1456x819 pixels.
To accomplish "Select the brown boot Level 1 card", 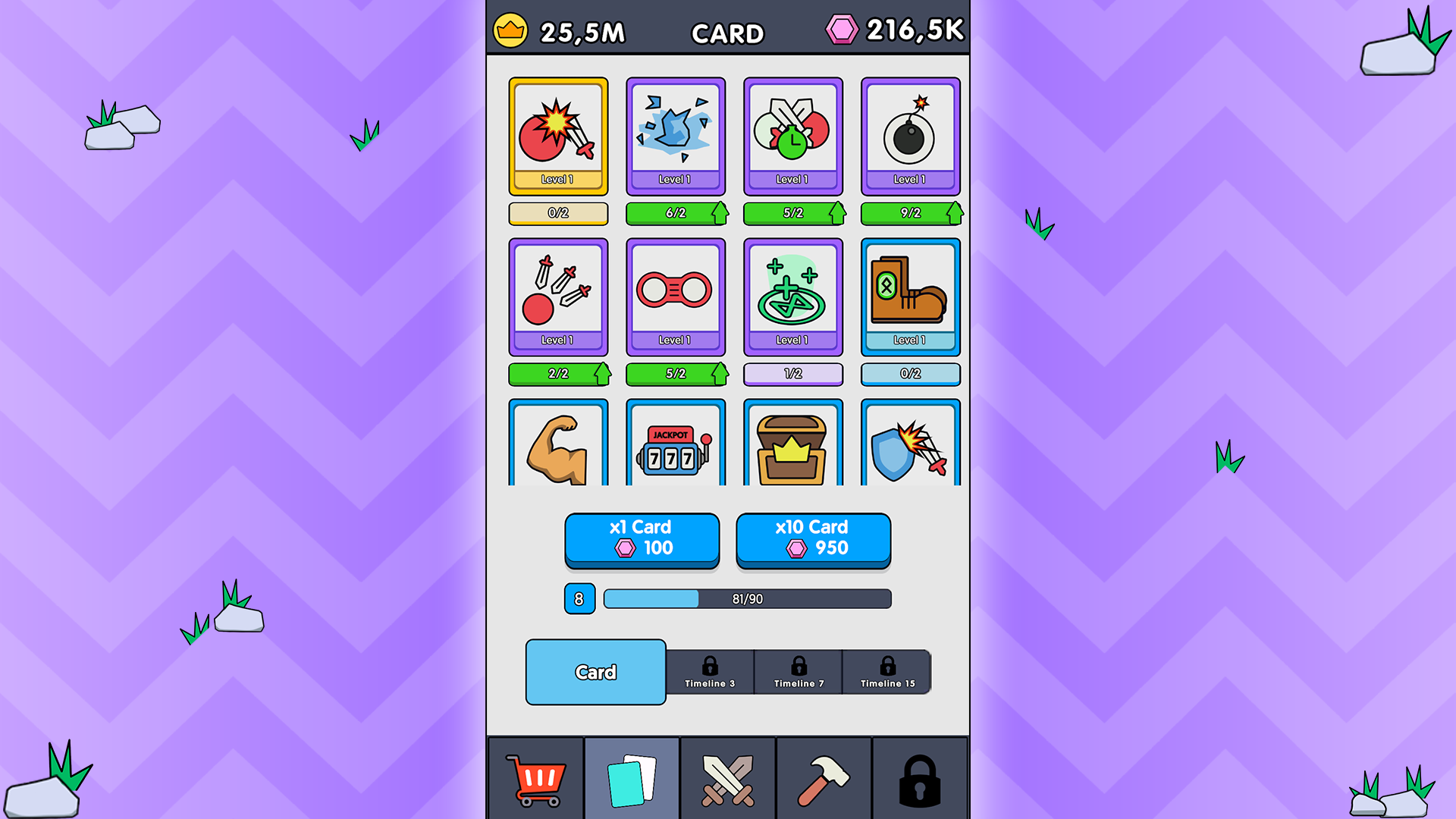I will tap(910, 296).
